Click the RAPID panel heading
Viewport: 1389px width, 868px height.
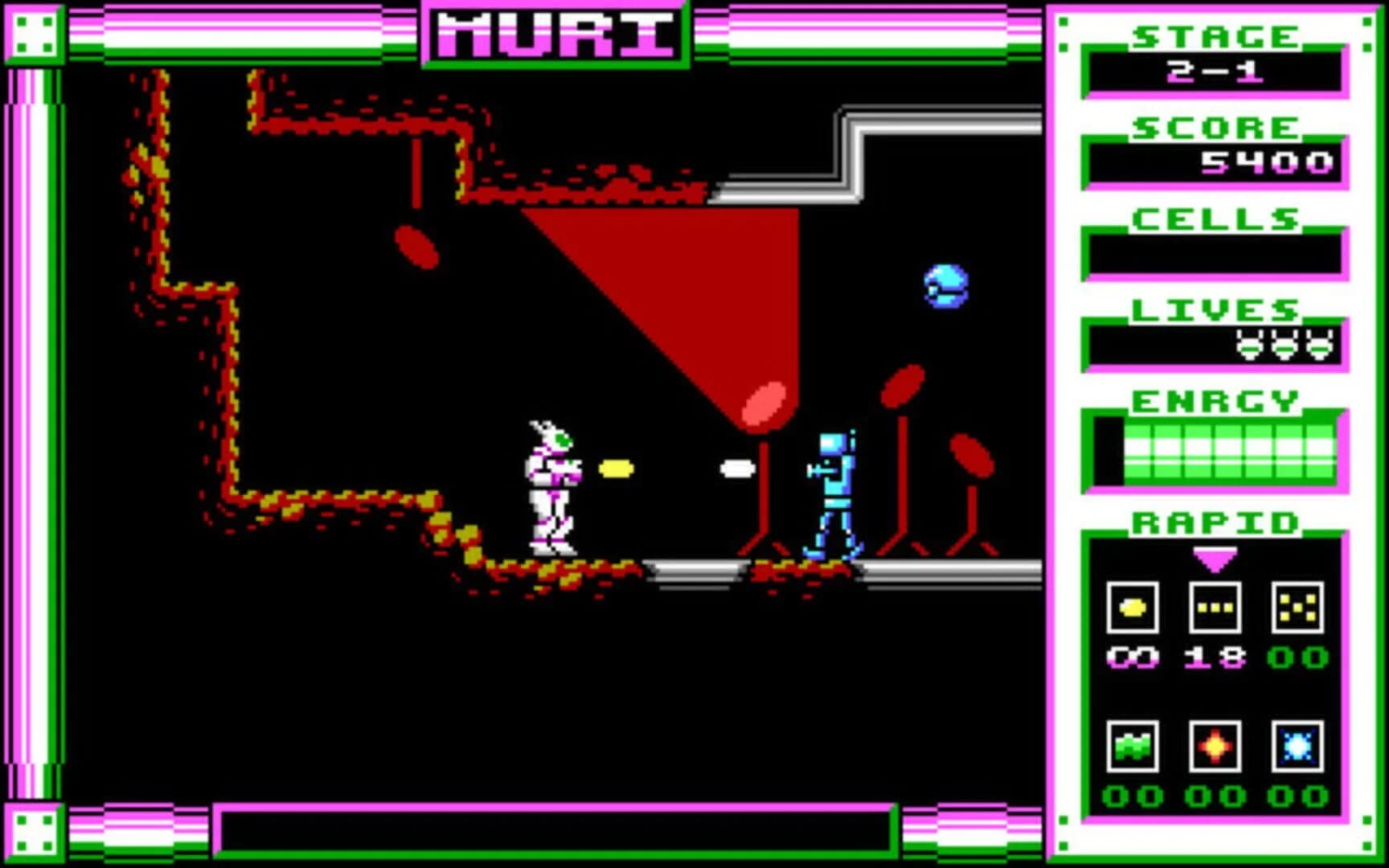pos(1215,524)
